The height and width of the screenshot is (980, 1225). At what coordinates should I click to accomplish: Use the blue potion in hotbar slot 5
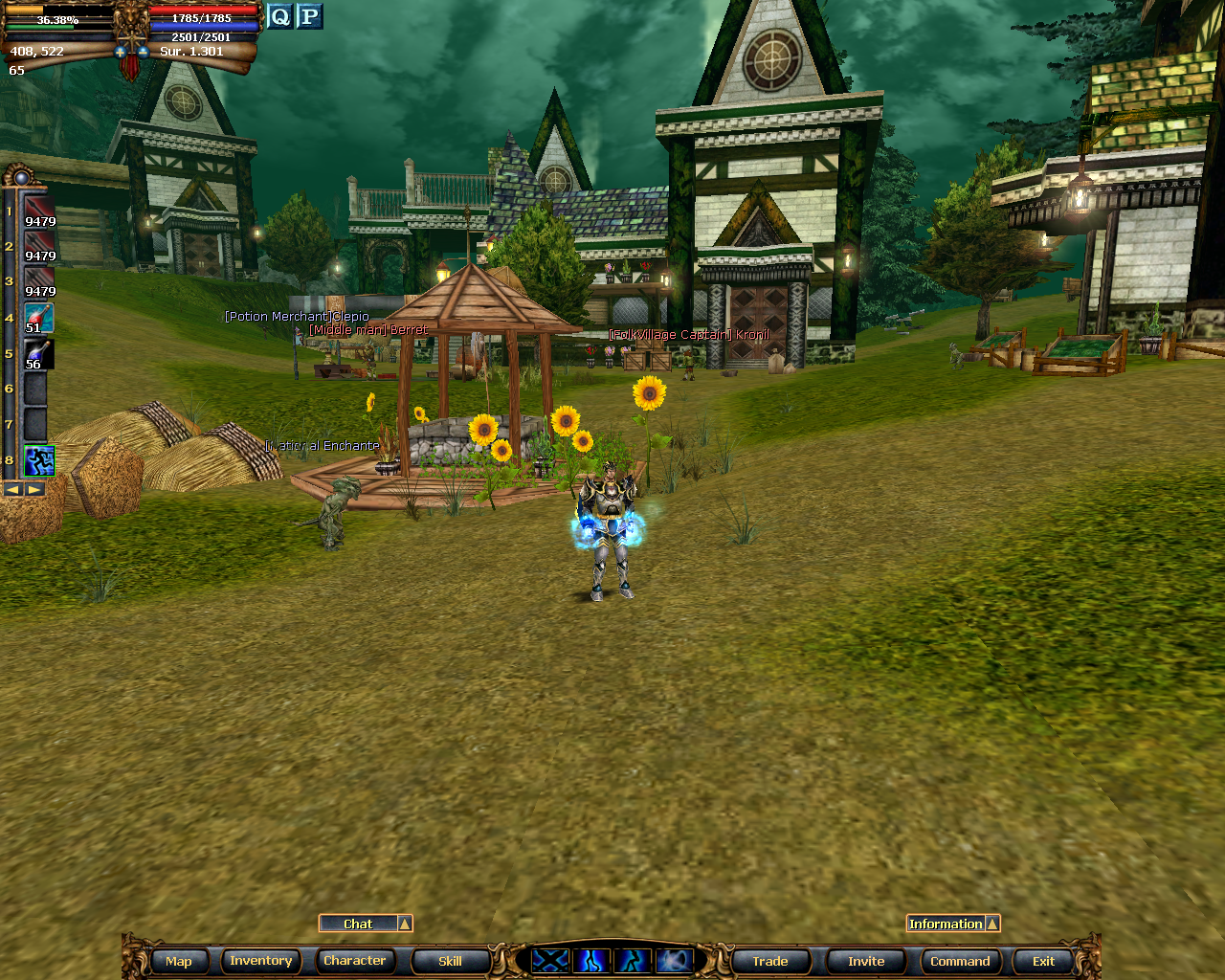38,354
